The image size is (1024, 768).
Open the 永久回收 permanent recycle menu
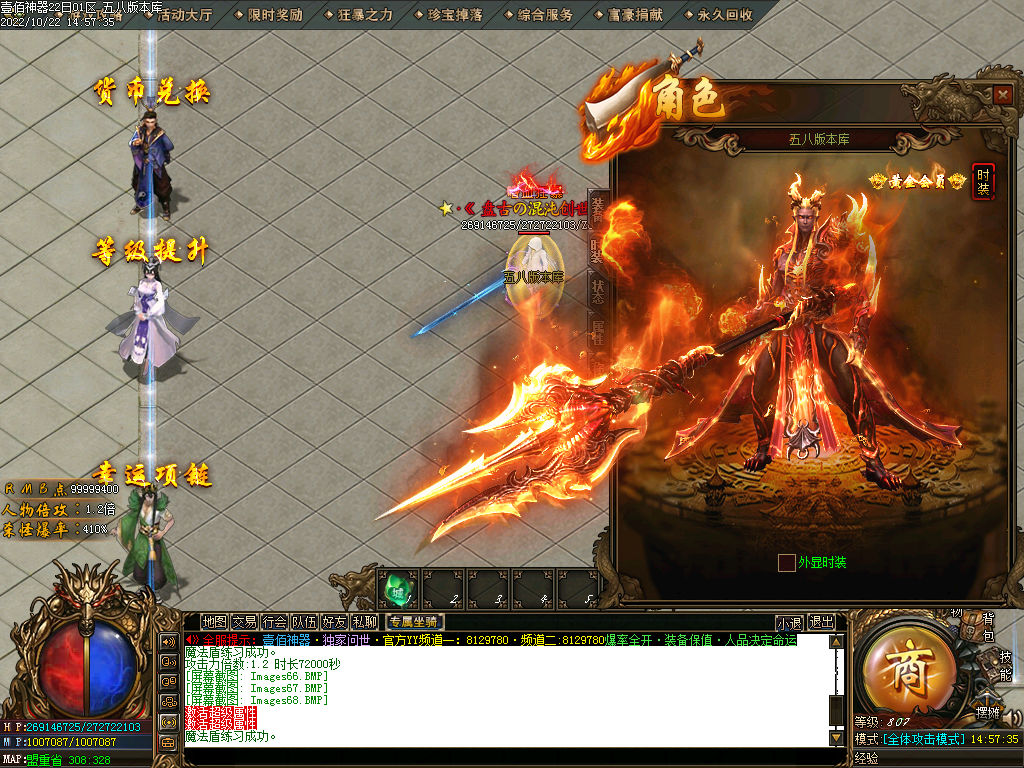coord(725,15)
